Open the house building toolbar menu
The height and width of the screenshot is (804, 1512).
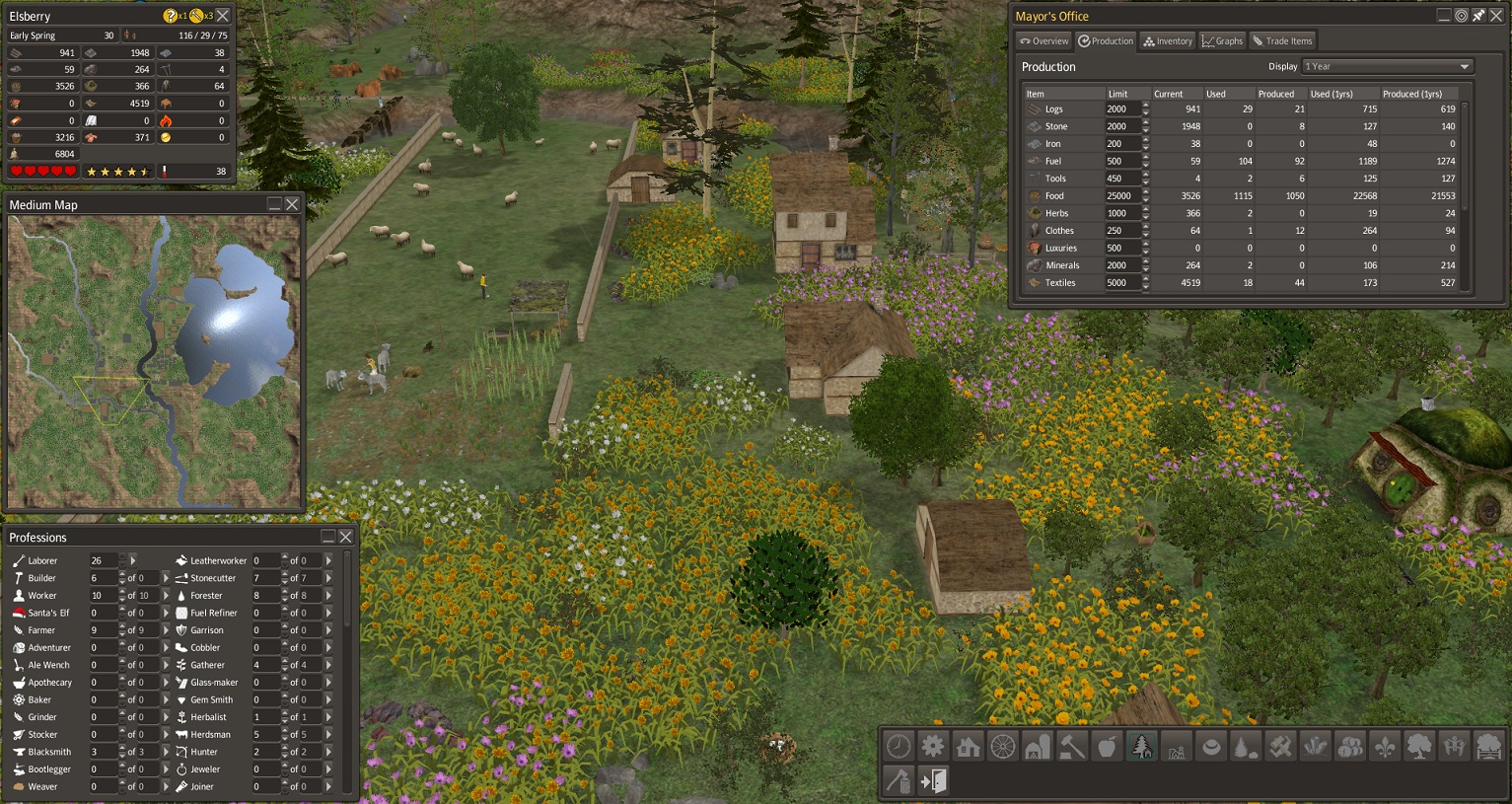click(x=968, y=747)
